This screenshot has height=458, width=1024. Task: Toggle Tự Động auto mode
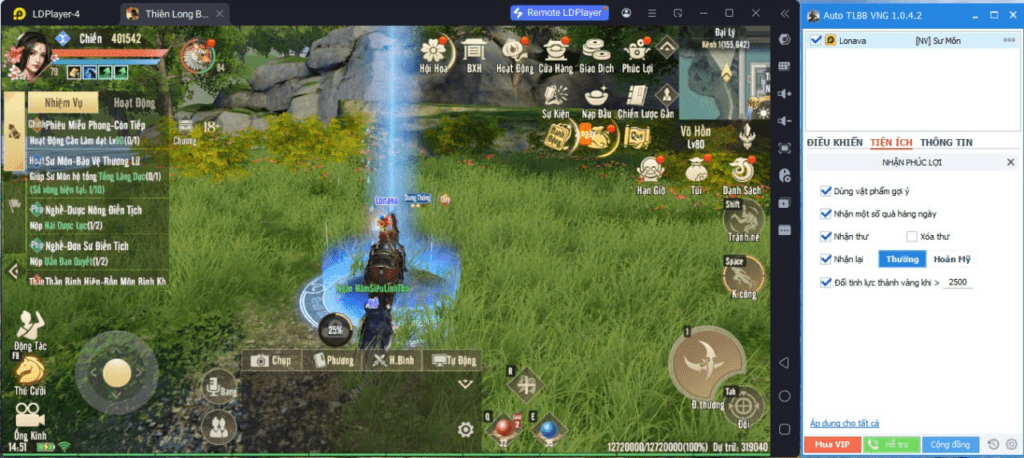click(x=453, y=360)
